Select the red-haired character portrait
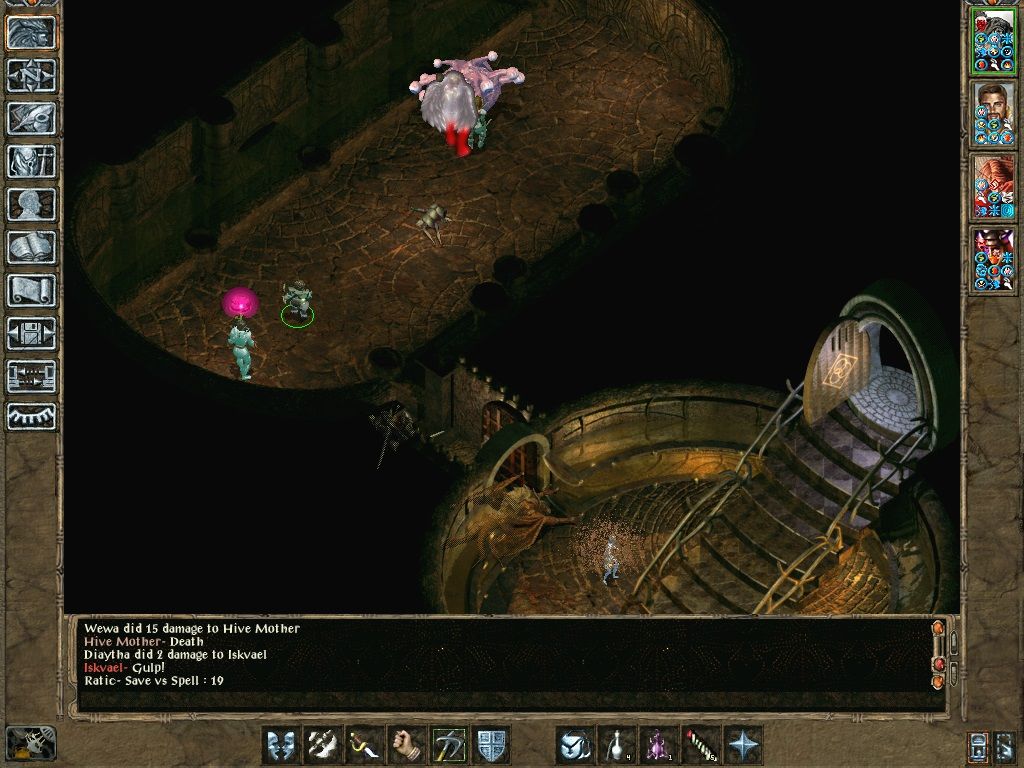 coord(993,187)
